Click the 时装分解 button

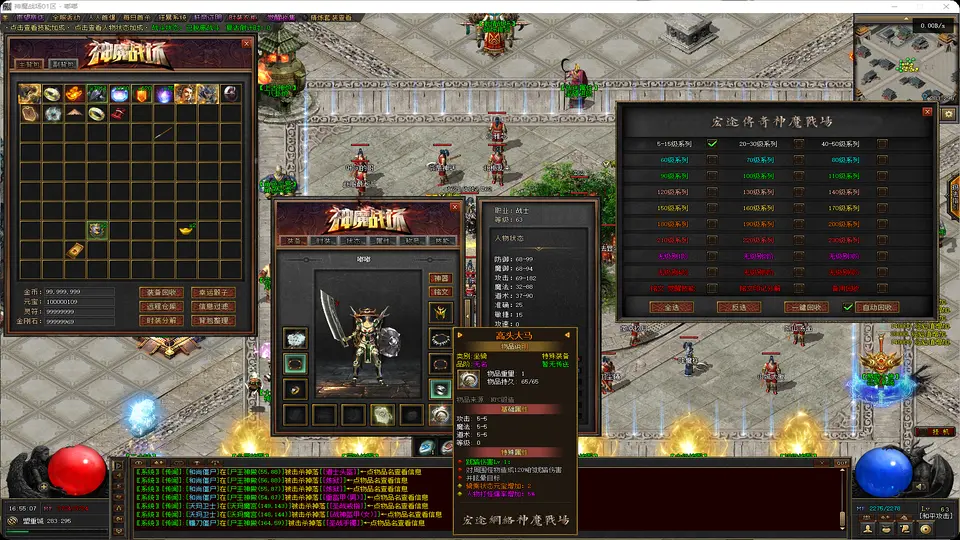click(161, 320)
